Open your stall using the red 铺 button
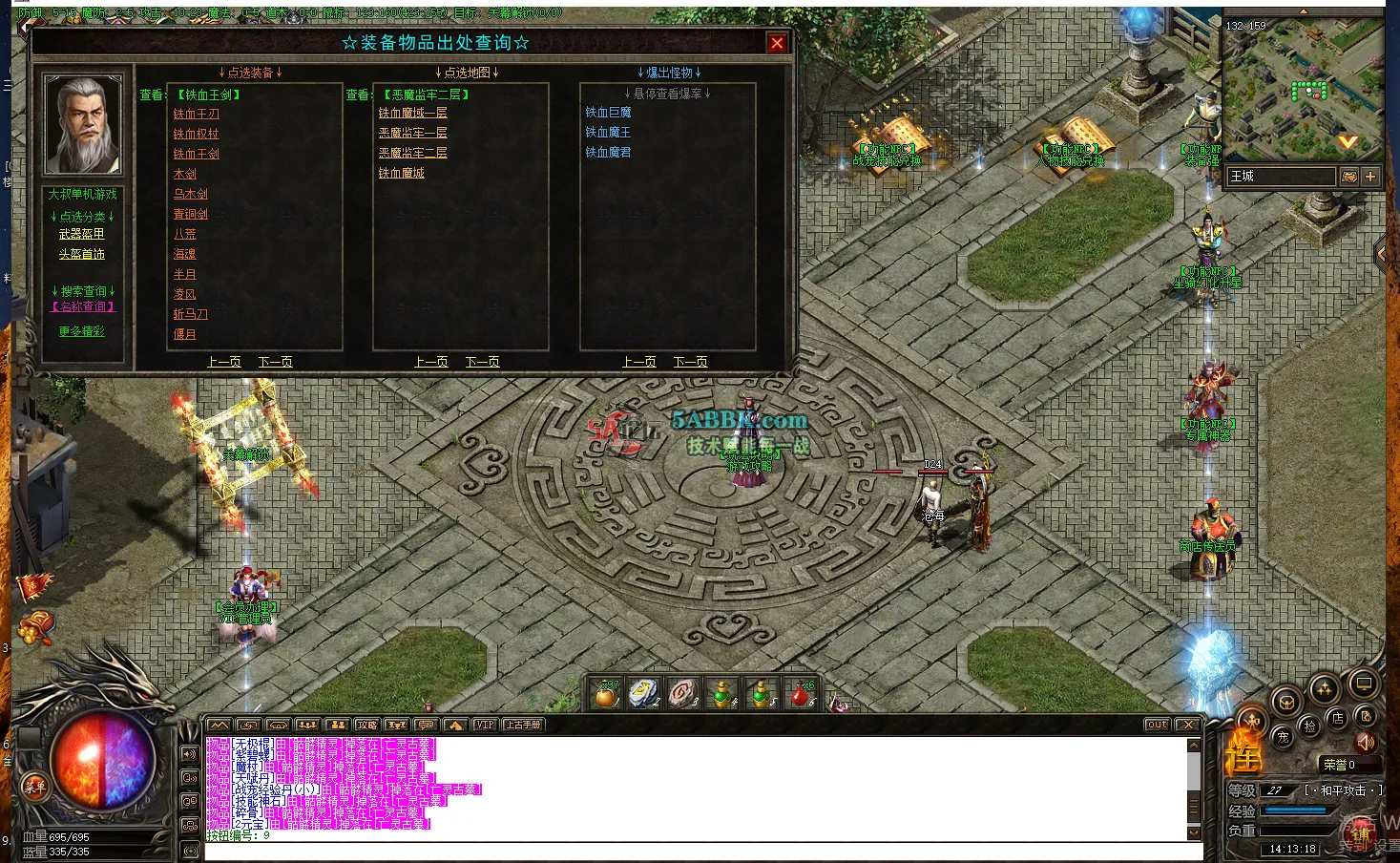The width and height of the screenshot is (1400, 863). 1361,832
